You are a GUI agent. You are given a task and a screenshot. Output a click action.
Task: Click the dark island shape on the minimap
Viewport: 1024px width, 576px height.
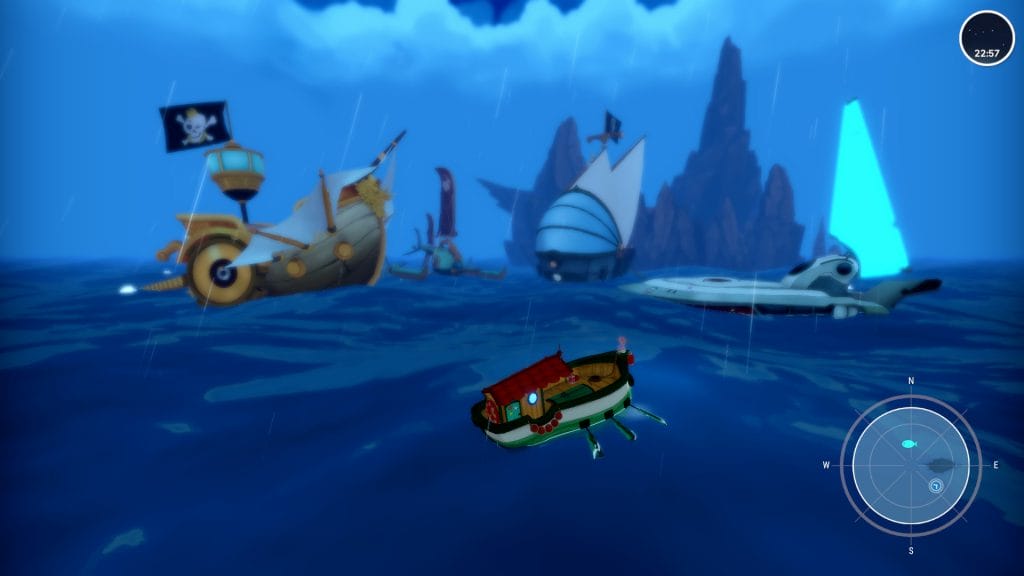(x=940, y=465)
